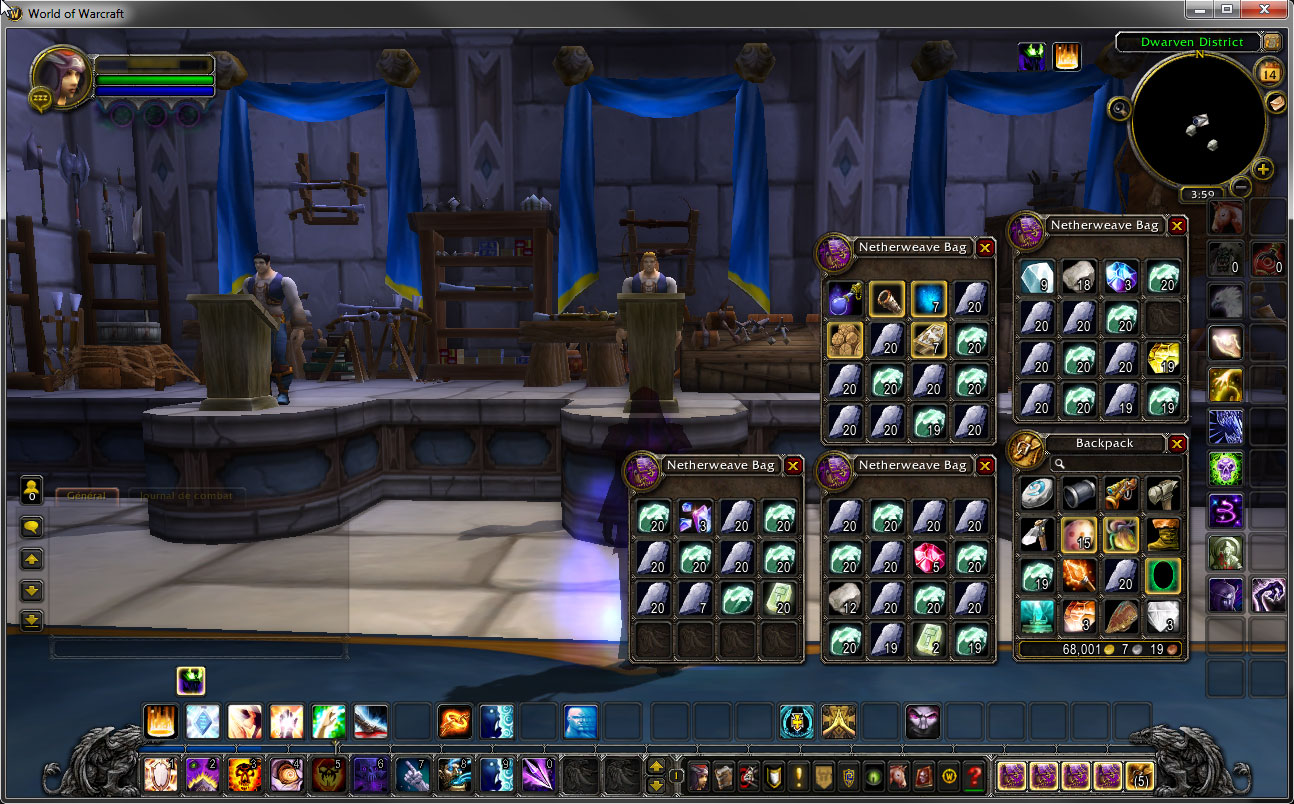1294x804 pixels.
Task: Page the action bar up with arrow
Action: point(656,767)
